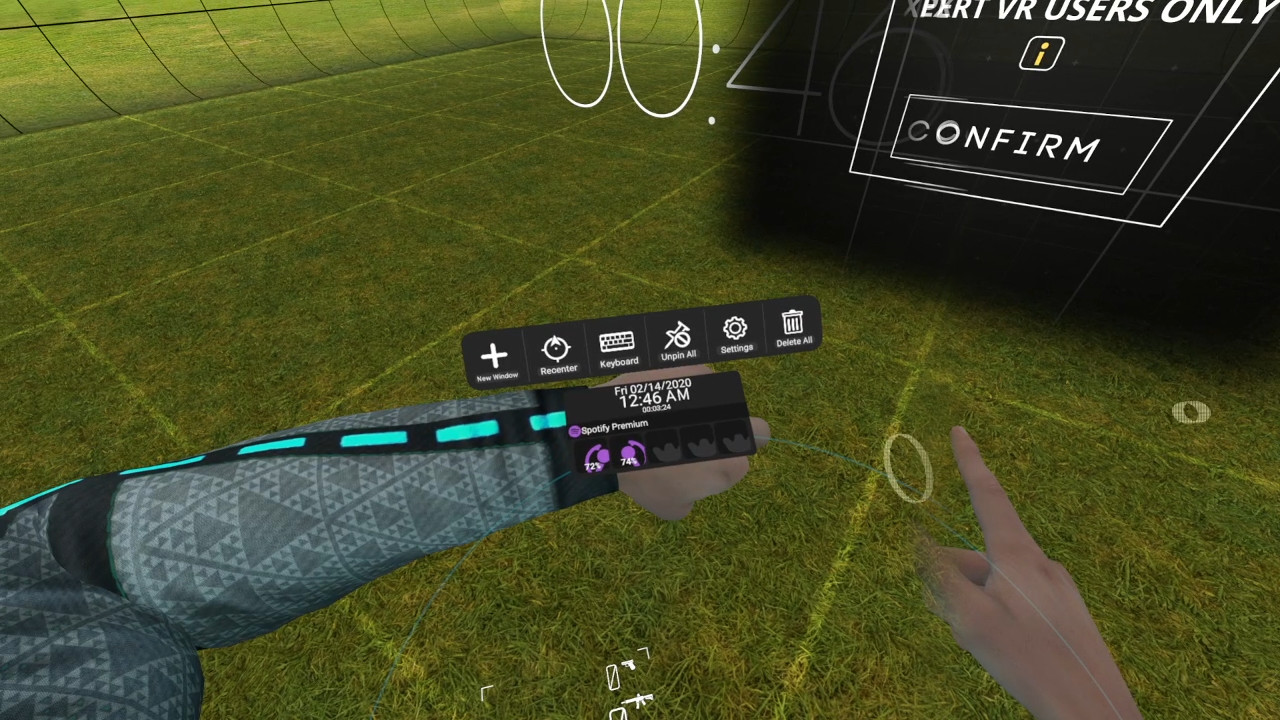Screen dimensions: 1280x720
Task: Click the yellow info icon above Confirm
Action: click(1040, 55)
